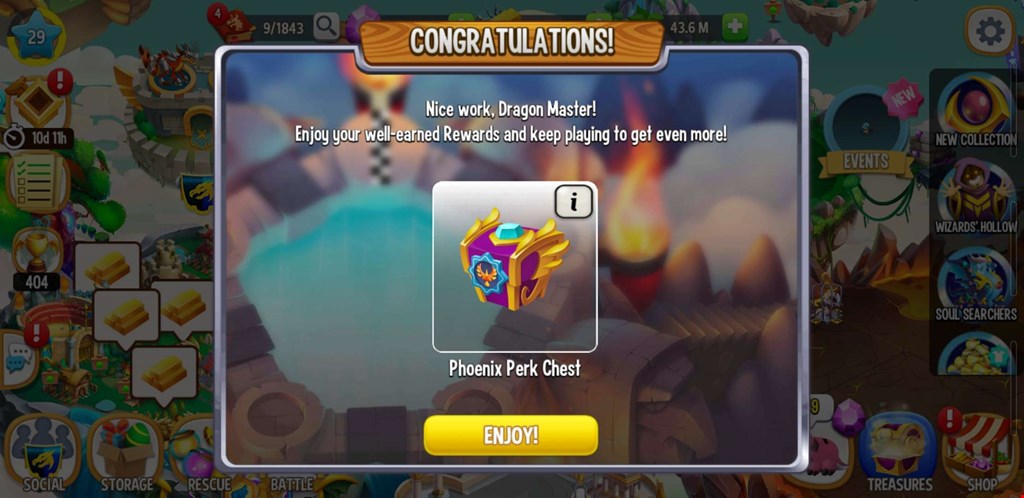Open the chest info button
This screenshot has width=1024, height=498.
573,202
